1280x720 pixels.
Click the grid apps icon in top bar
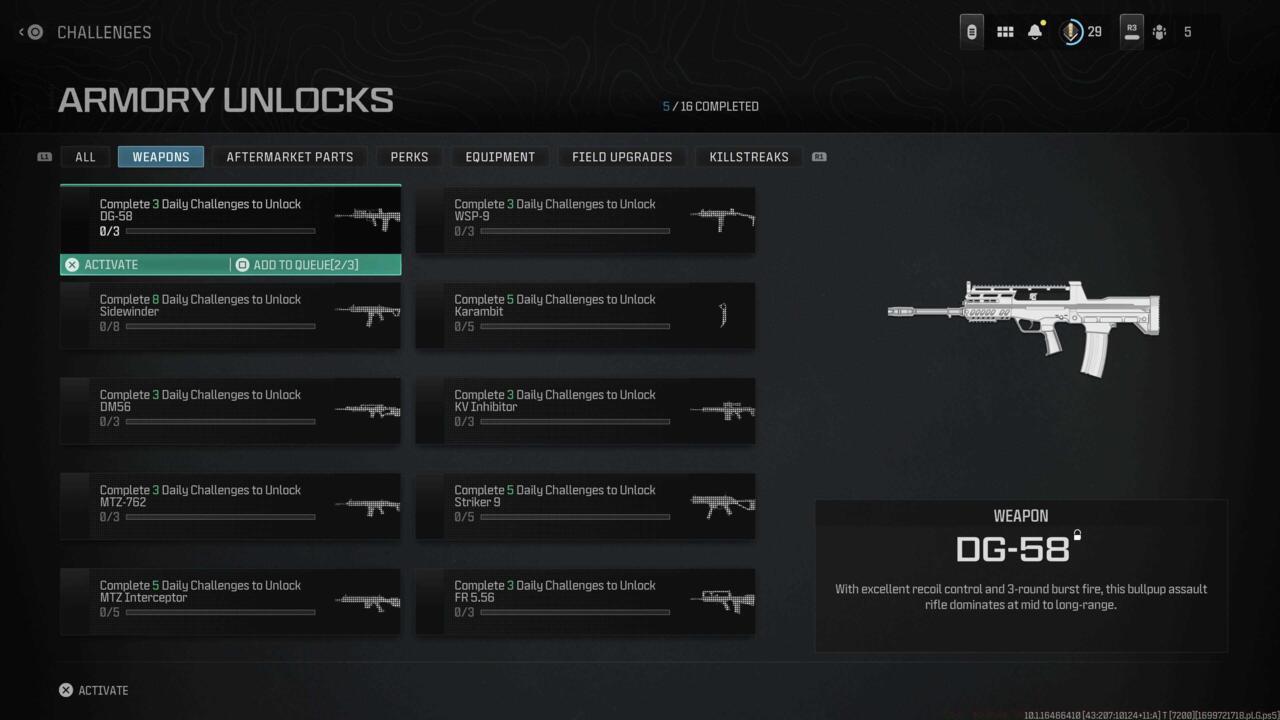pos(1004,31)
